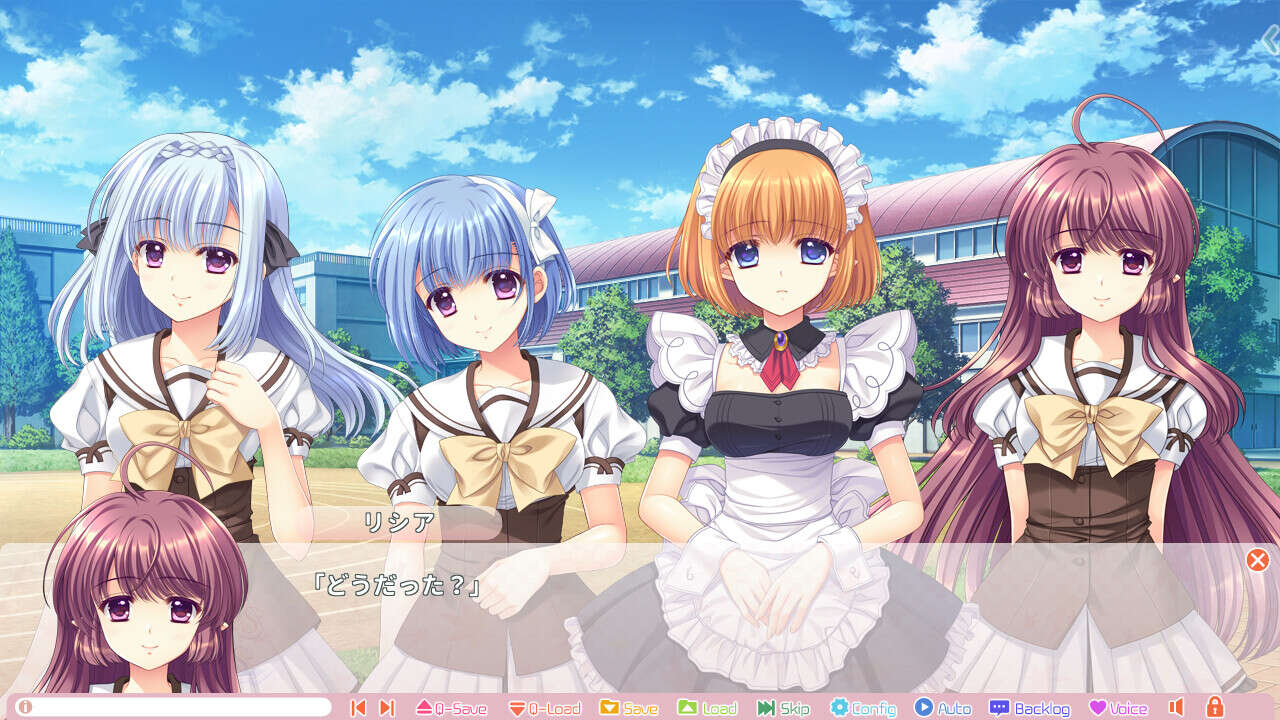
Task: Dismiss the dialogue with the X button
Action: (x=1257, y=562)
